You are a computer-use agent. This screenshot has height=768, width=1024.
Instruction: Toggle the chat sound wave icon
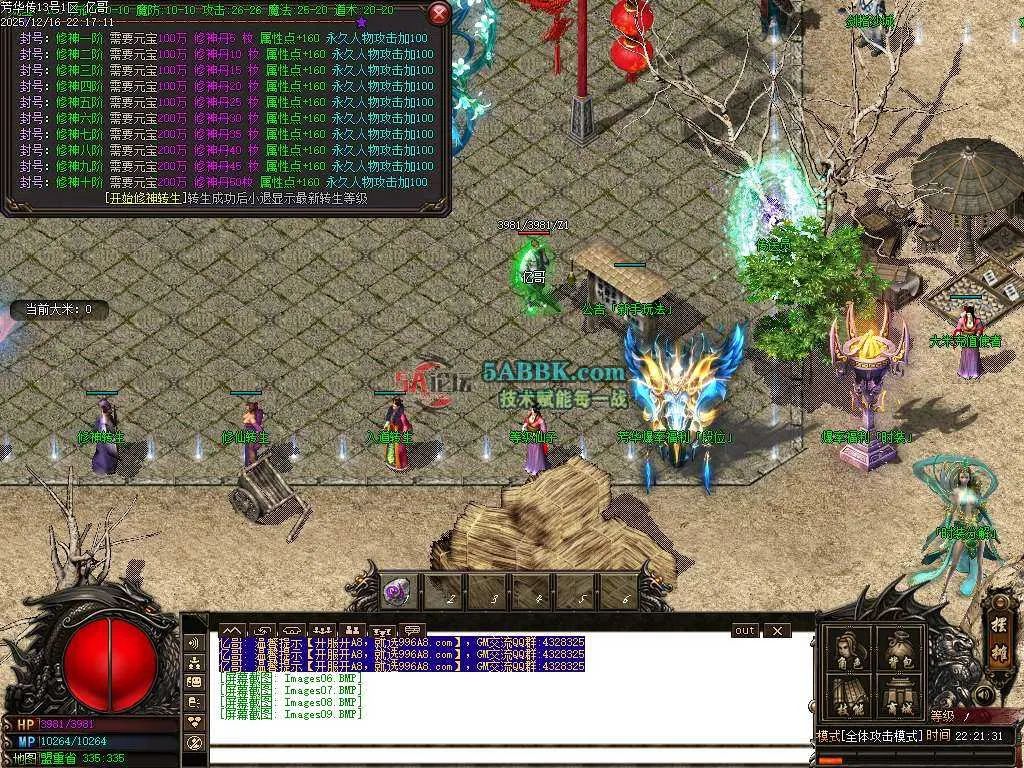(195, 641)
